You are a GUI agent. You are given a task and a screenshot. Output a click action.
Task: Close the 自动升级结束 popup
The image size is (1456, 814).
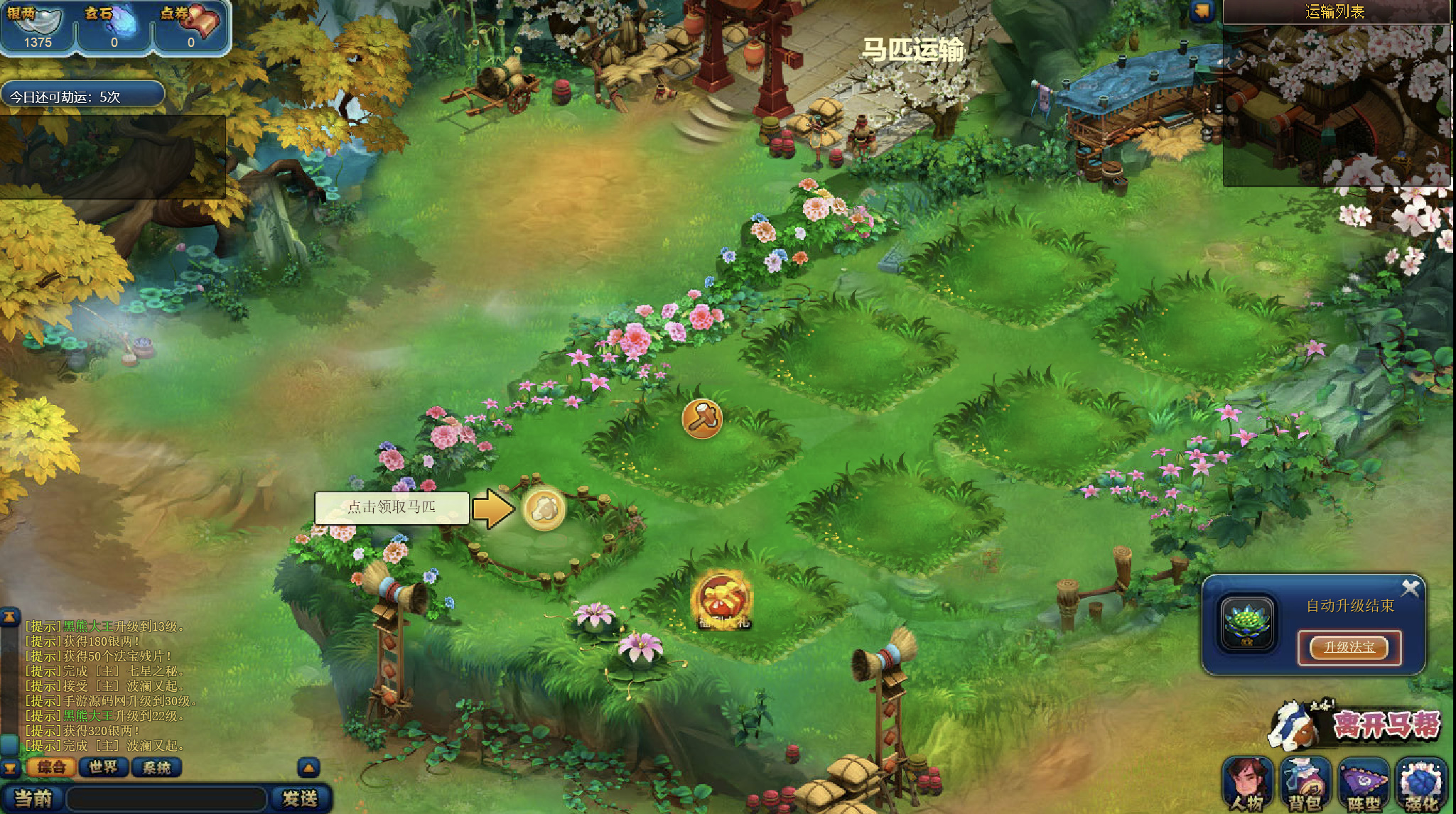[1410, 588]
